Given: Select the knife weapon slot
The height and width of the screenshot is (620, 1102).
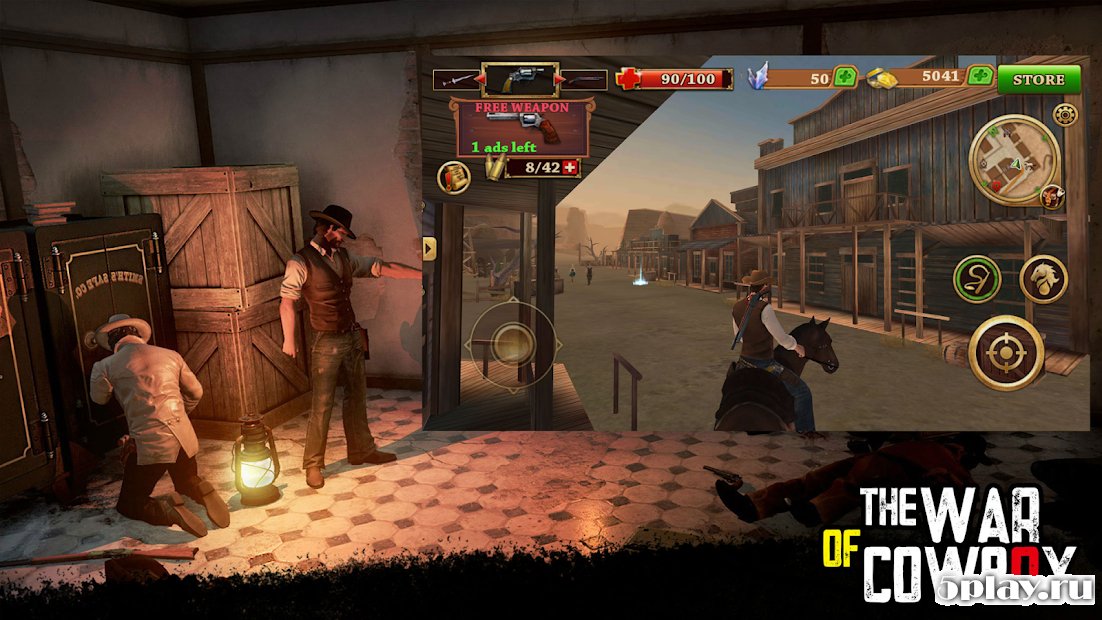Looking at the screenshot, I should 456,79.
